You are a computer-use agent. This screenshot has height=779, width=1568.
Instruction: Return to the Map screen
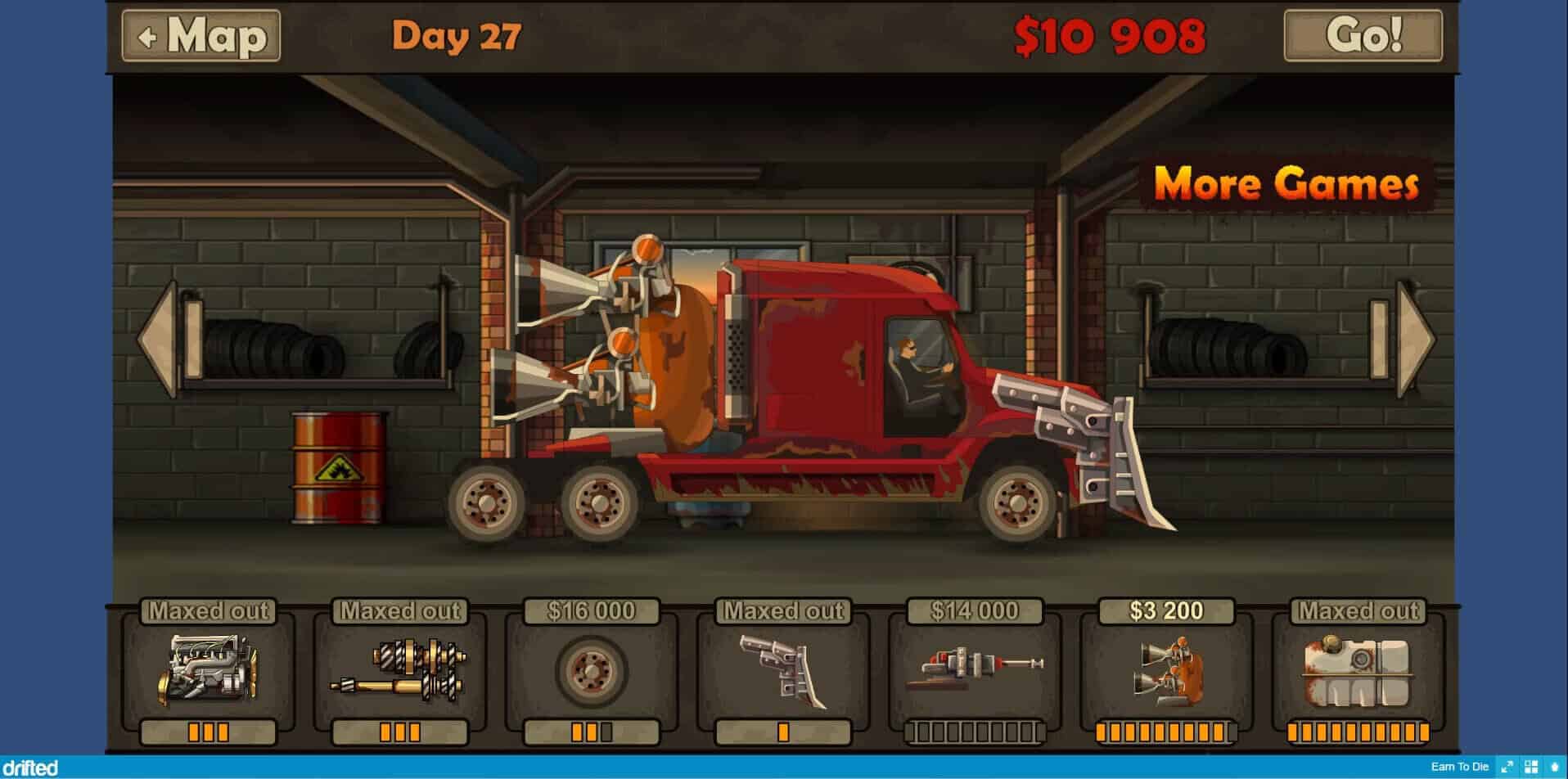click(x=201, y=36)
